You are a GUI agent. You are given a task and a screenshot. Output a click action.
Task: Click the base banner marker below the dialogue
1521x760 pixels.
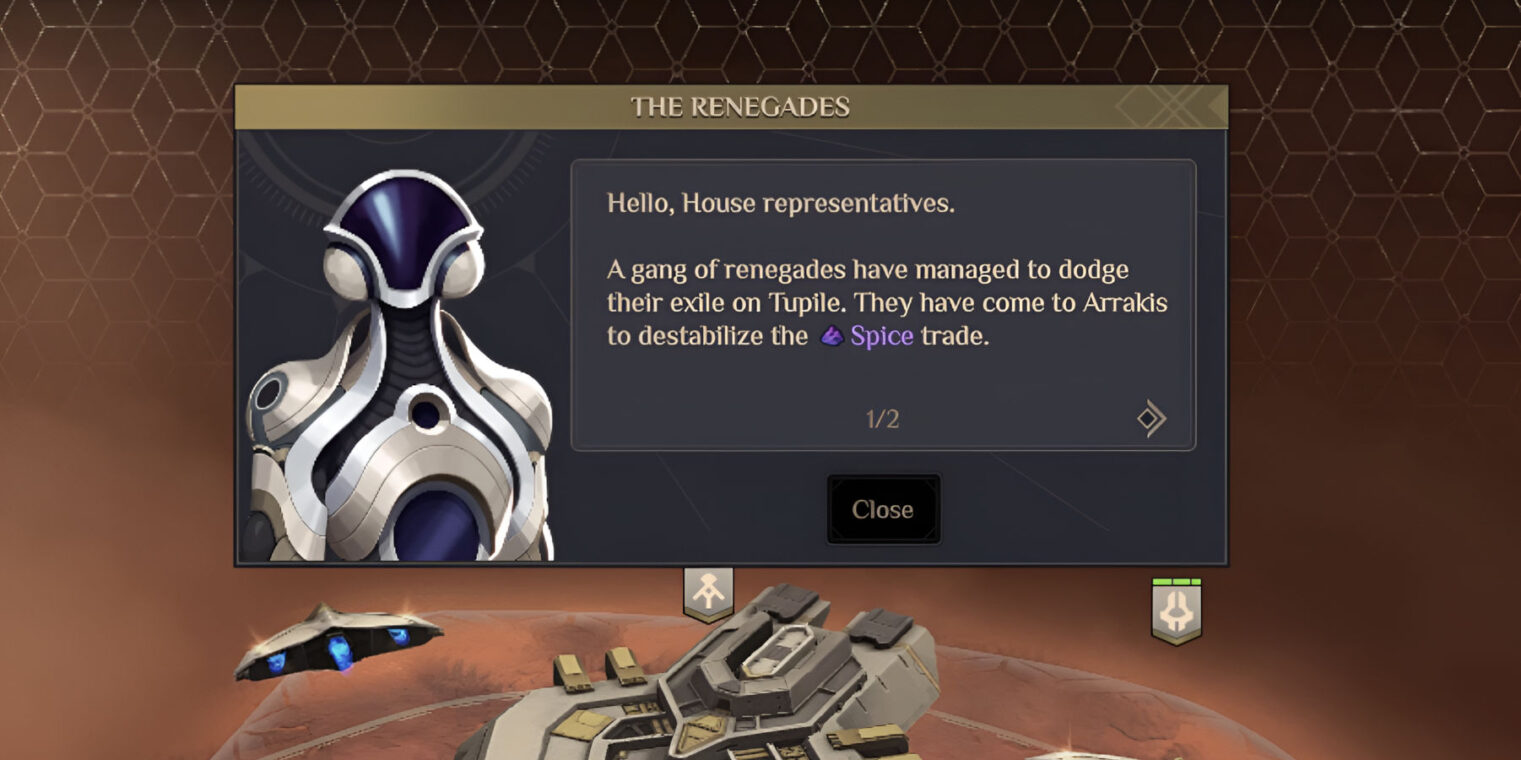(x=708, y=594)
